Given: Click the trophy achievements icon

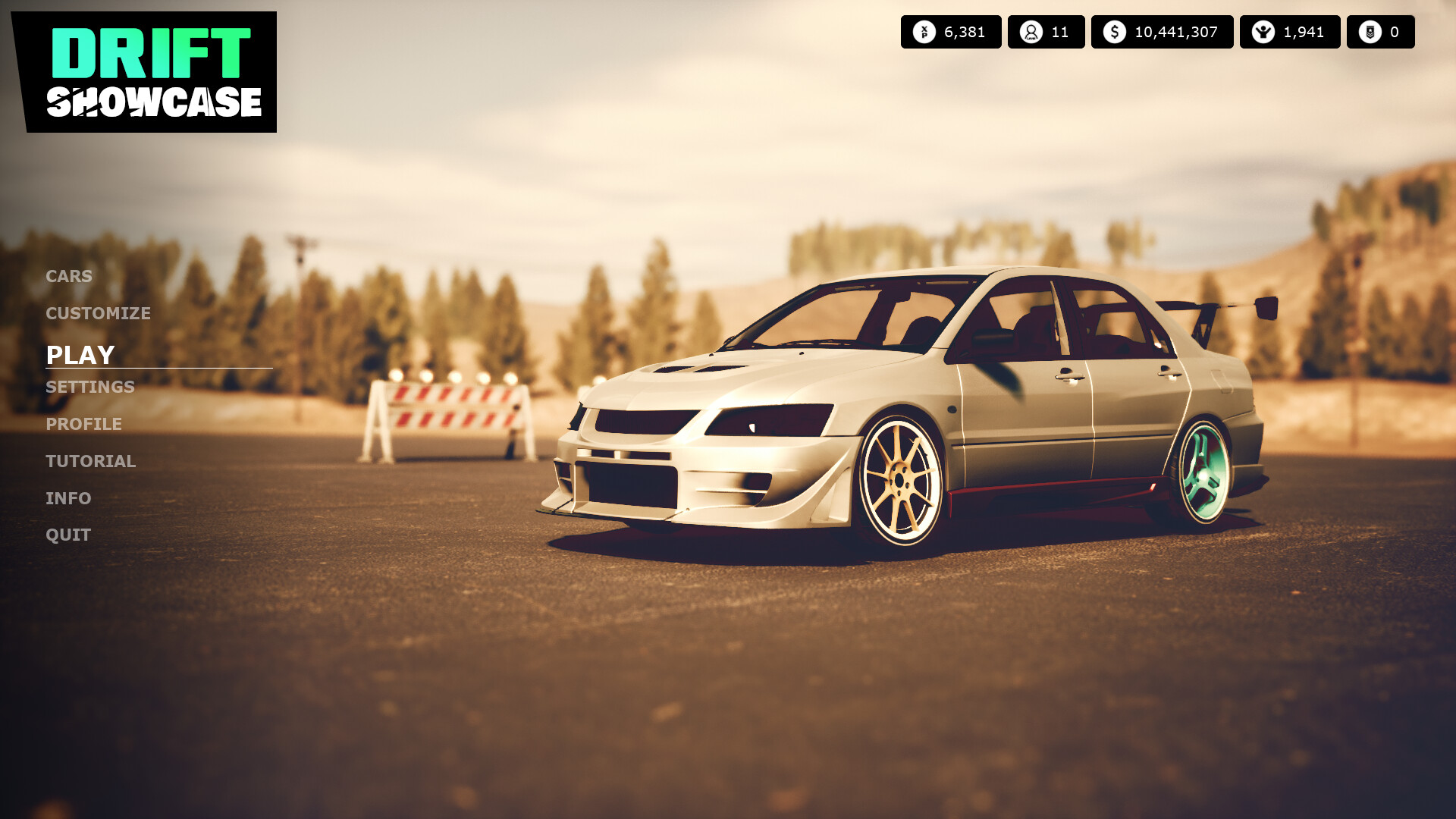Looking at the screenshot, I should [x=1263, y=32].
